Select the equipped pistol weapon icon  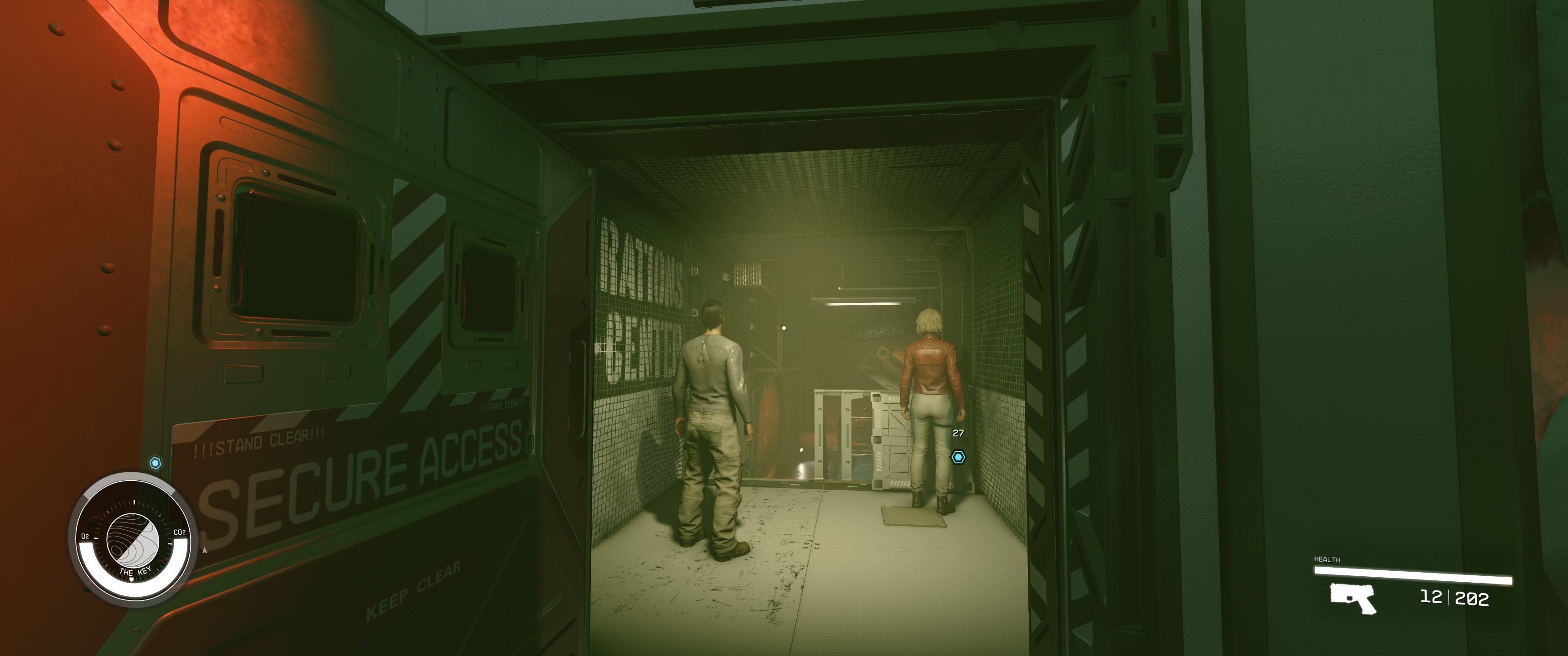pyautogui.click(x=1352, y=598)
